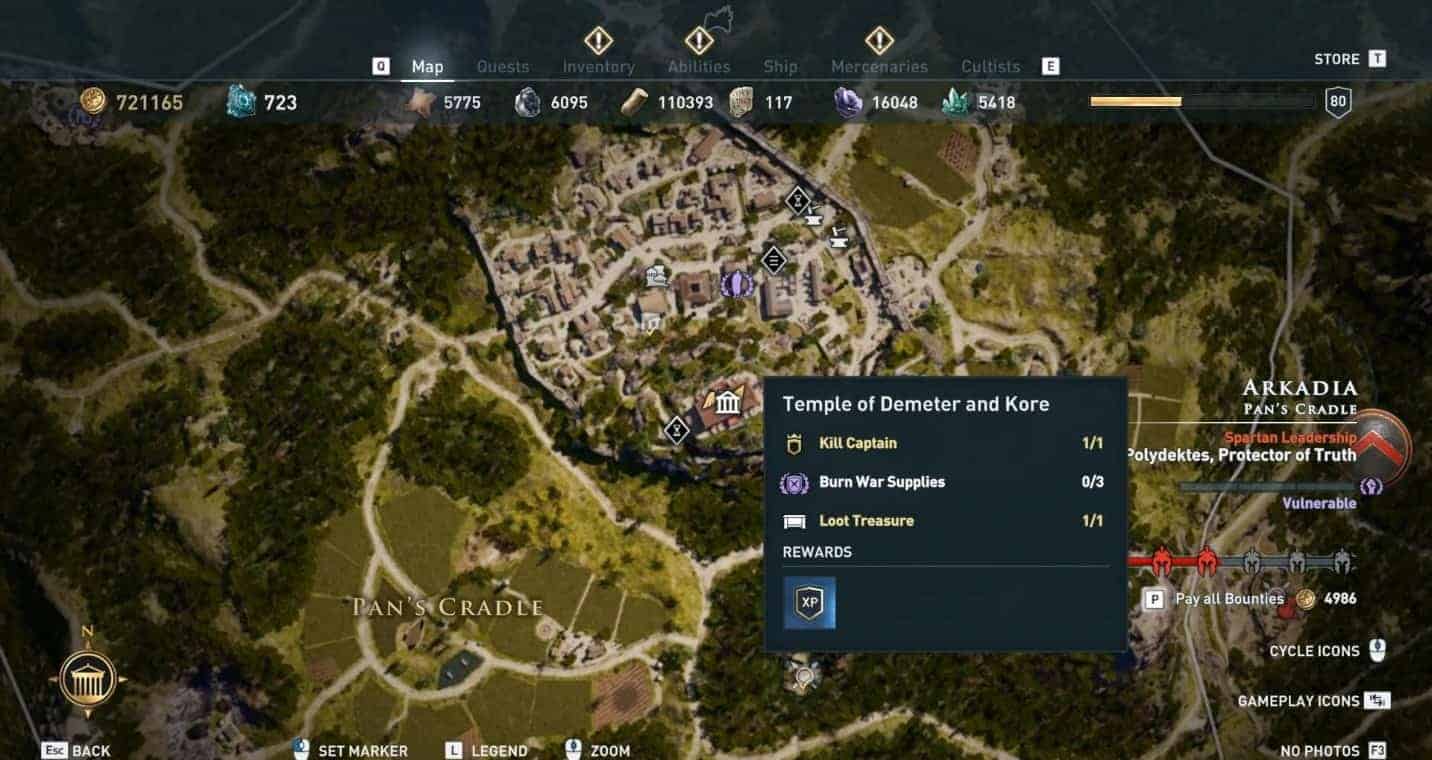Screen dimensions: 1432x760
Task: Toggle the No Photos option
Action: coord(1320,750)
